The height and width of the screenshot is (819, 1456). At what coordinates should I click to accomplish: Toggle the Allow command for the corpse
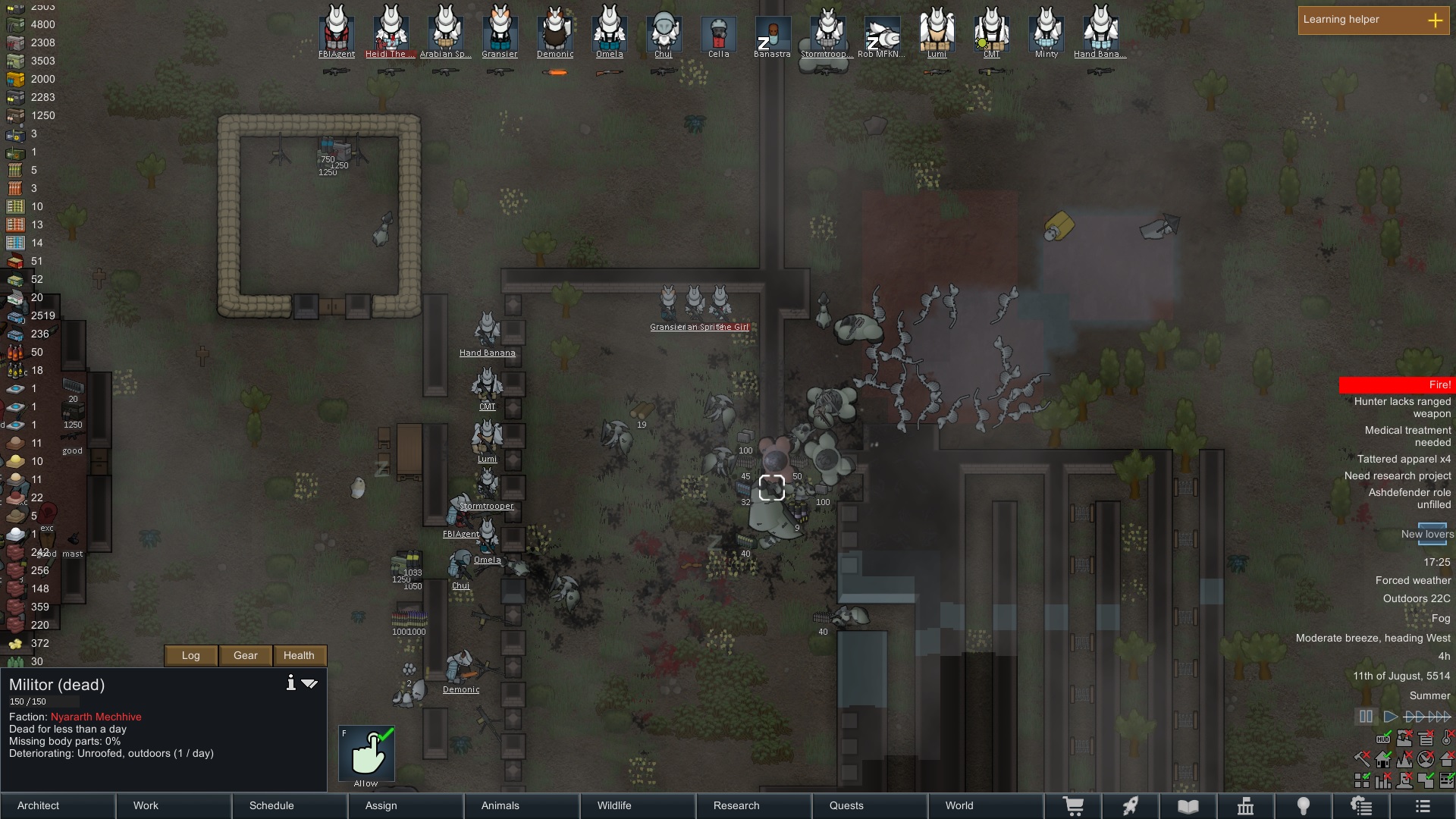tap(366, 754)
